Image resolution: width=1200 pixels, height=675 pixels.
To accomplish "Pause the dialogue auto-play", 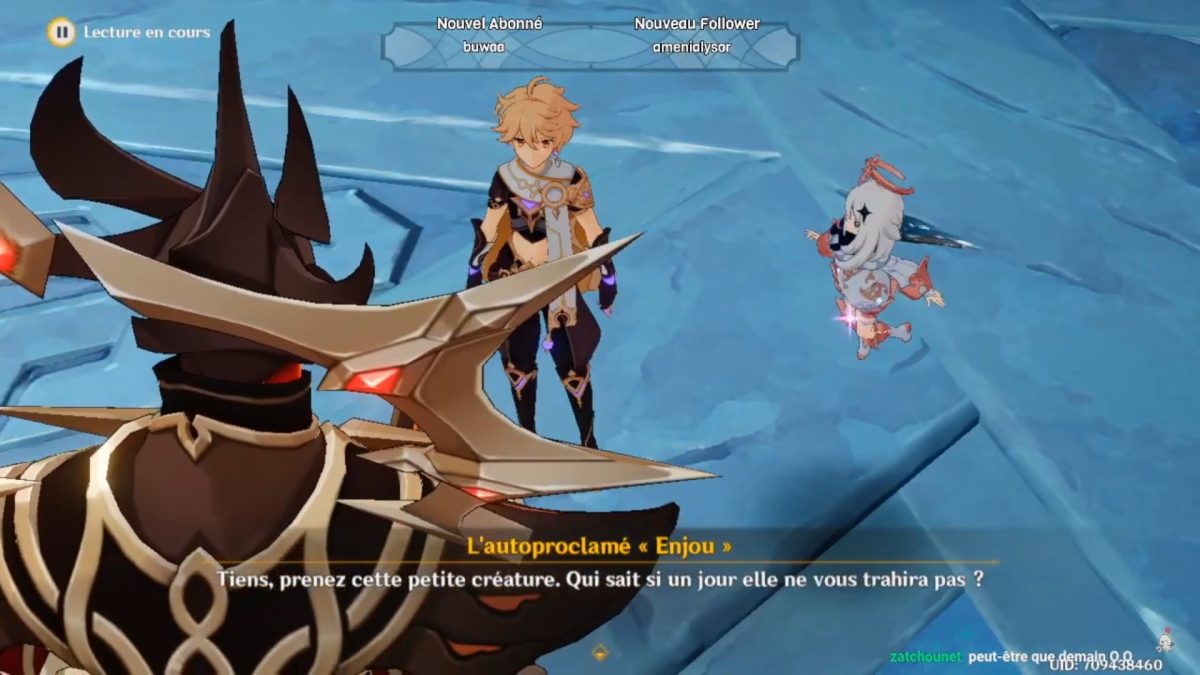I will click(x=61, y=32).
